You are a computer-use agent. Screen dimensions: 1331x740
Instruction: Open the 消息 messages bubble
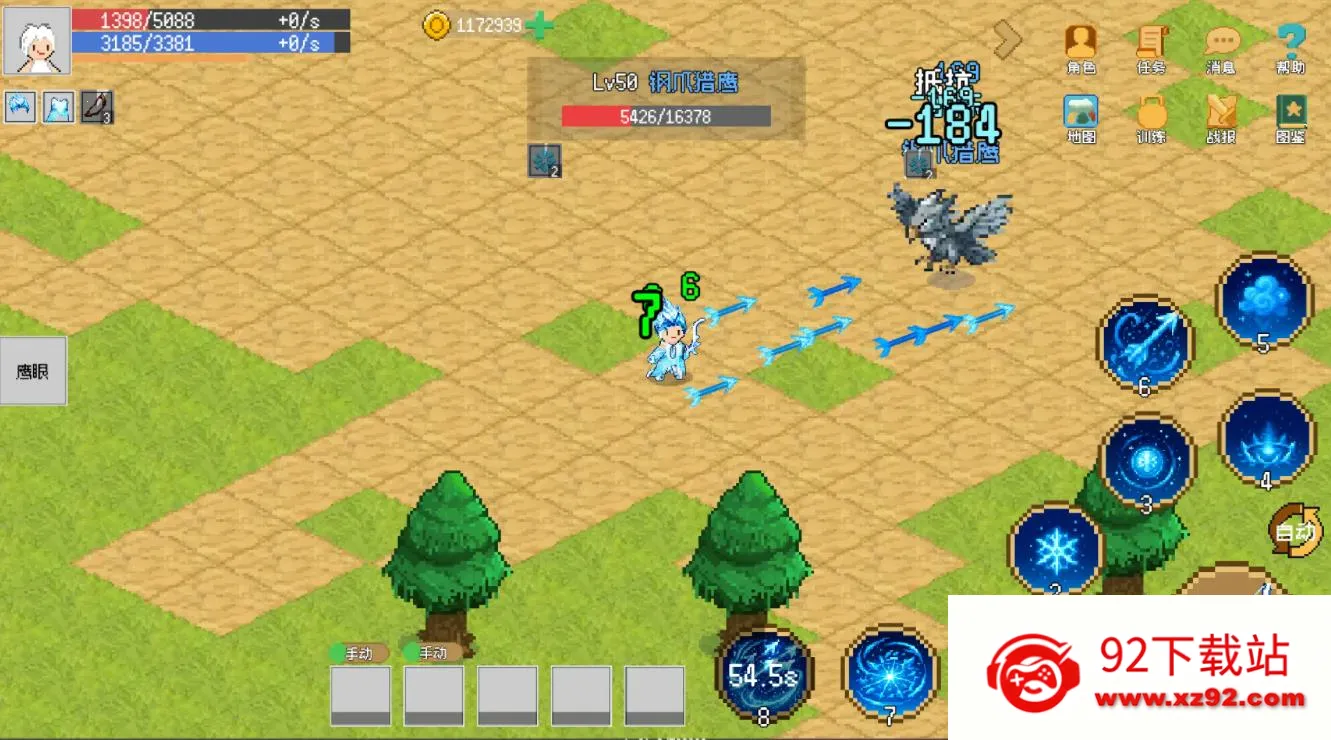[1221, 46]
